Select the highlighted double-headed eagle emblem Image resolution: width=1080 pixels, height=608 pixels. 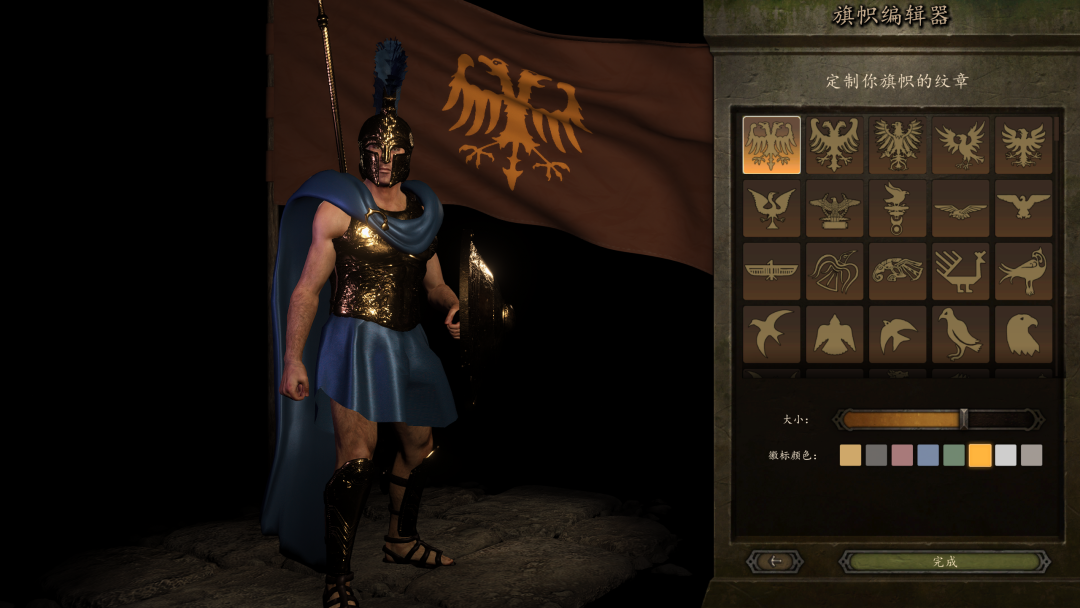pyautogui.click(x=772, y=145)
